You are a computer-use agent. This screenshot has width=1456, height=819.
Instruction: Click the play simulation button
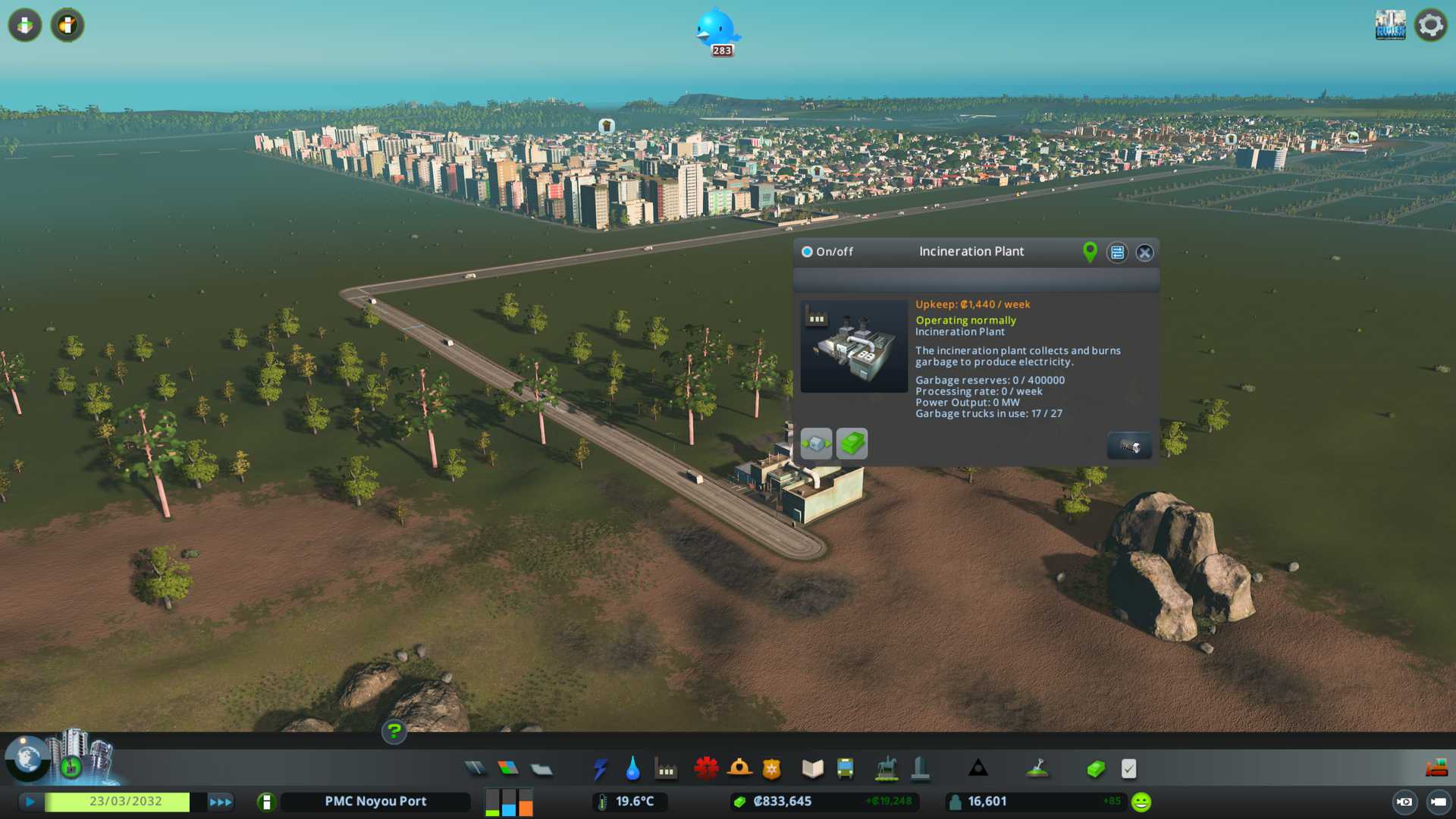click(x=30, y=802)
